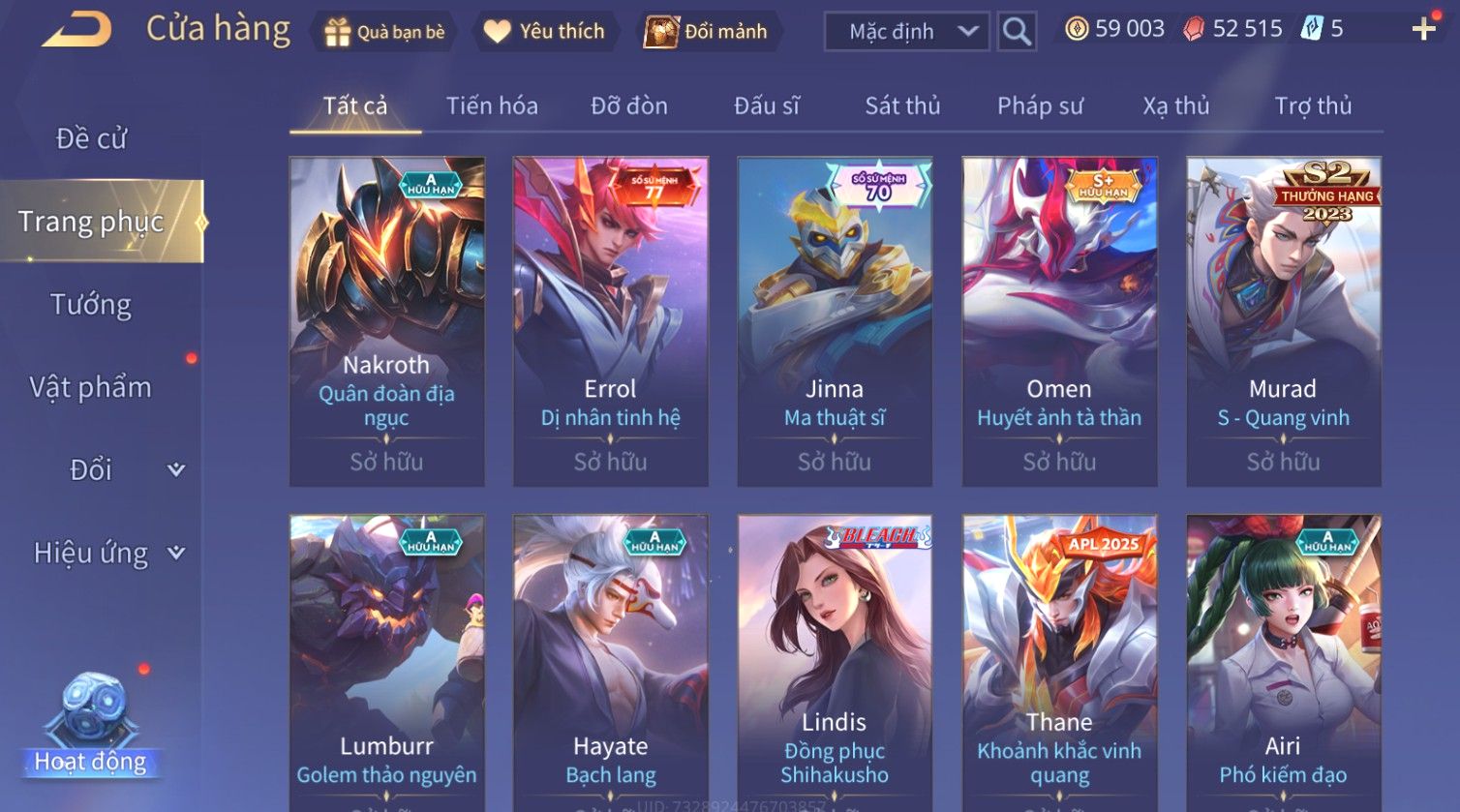Switch to the Đỡ đòn tab
This screenshot has width=1460, height=812.
[x=629, y=105]
